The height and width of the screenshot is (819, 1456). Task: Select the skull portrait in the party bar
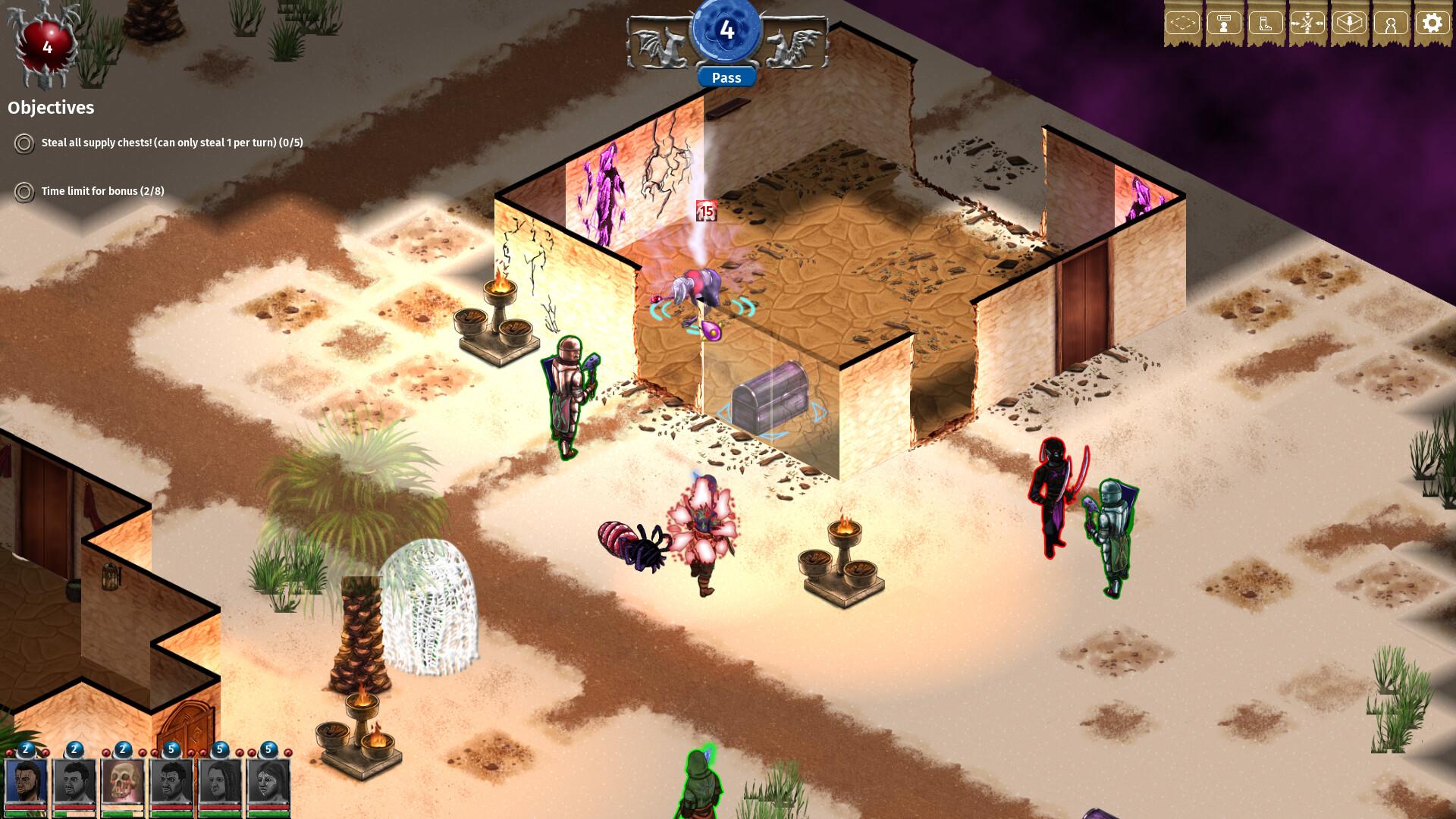click(123, 783)
